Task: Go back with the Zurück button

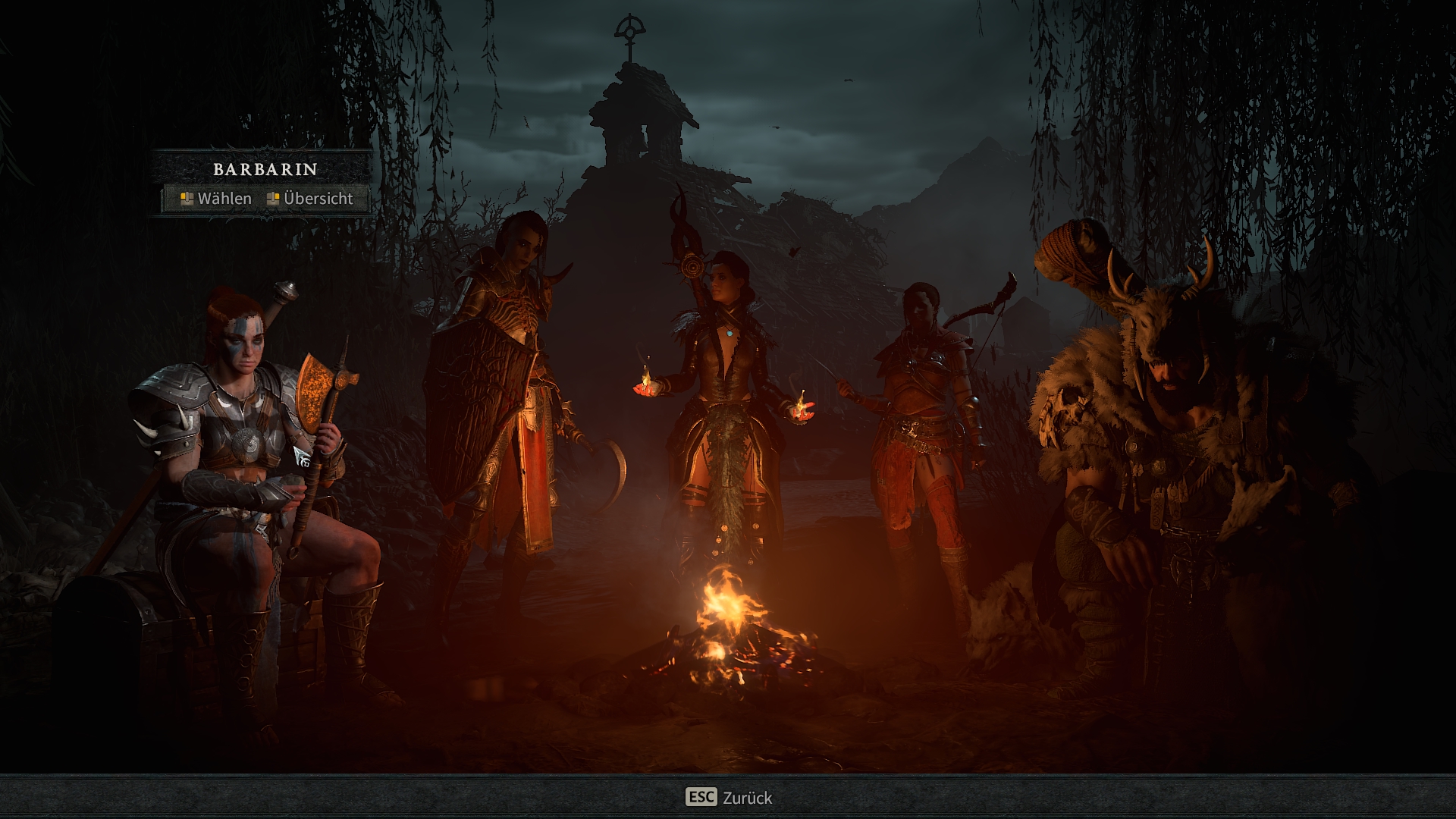Action: (728, 797)
